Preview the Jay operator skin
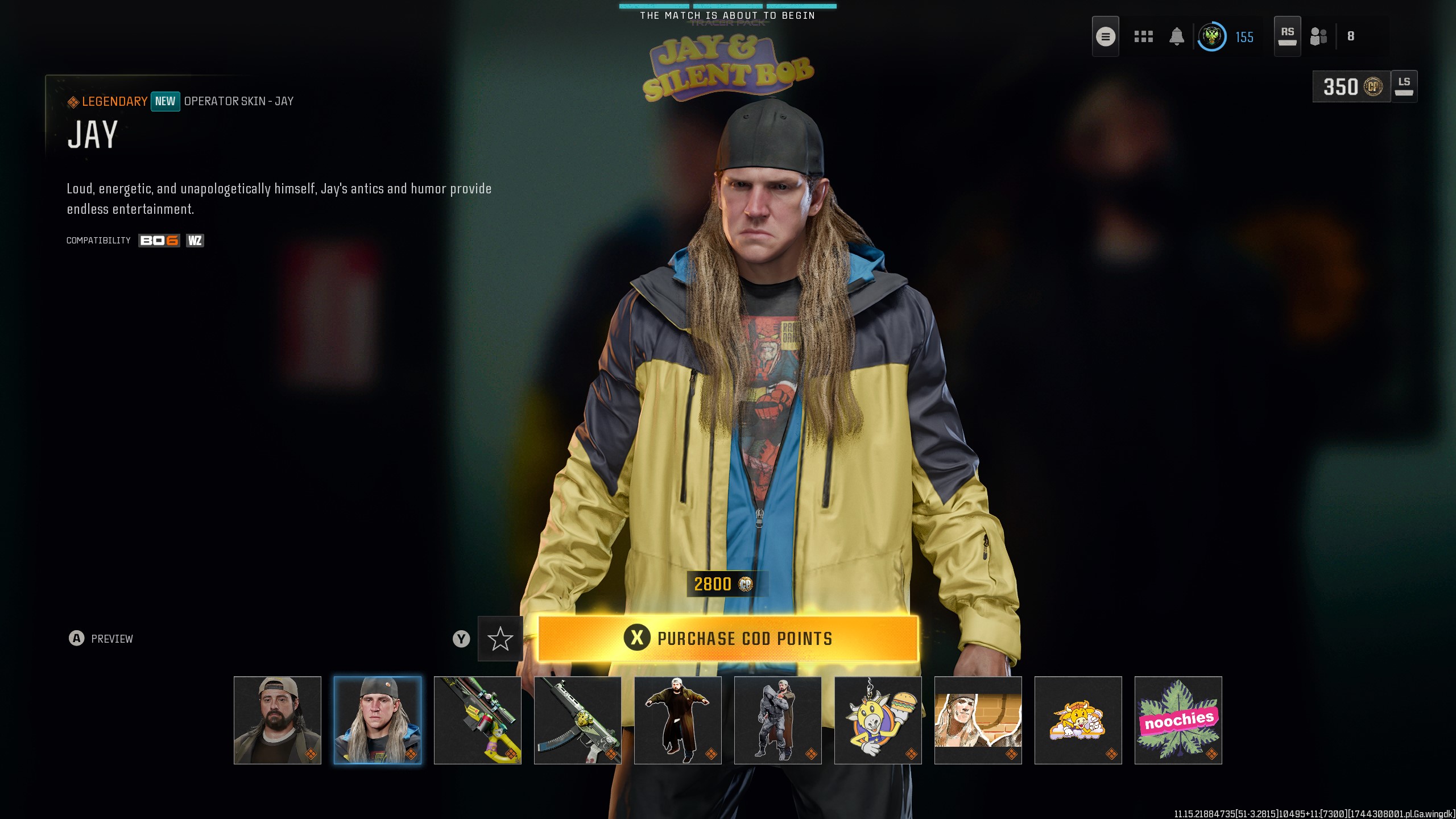Image resolution: width=1456 pixels, height=819 pixels. pyautogui.click(x=101, y=639)
